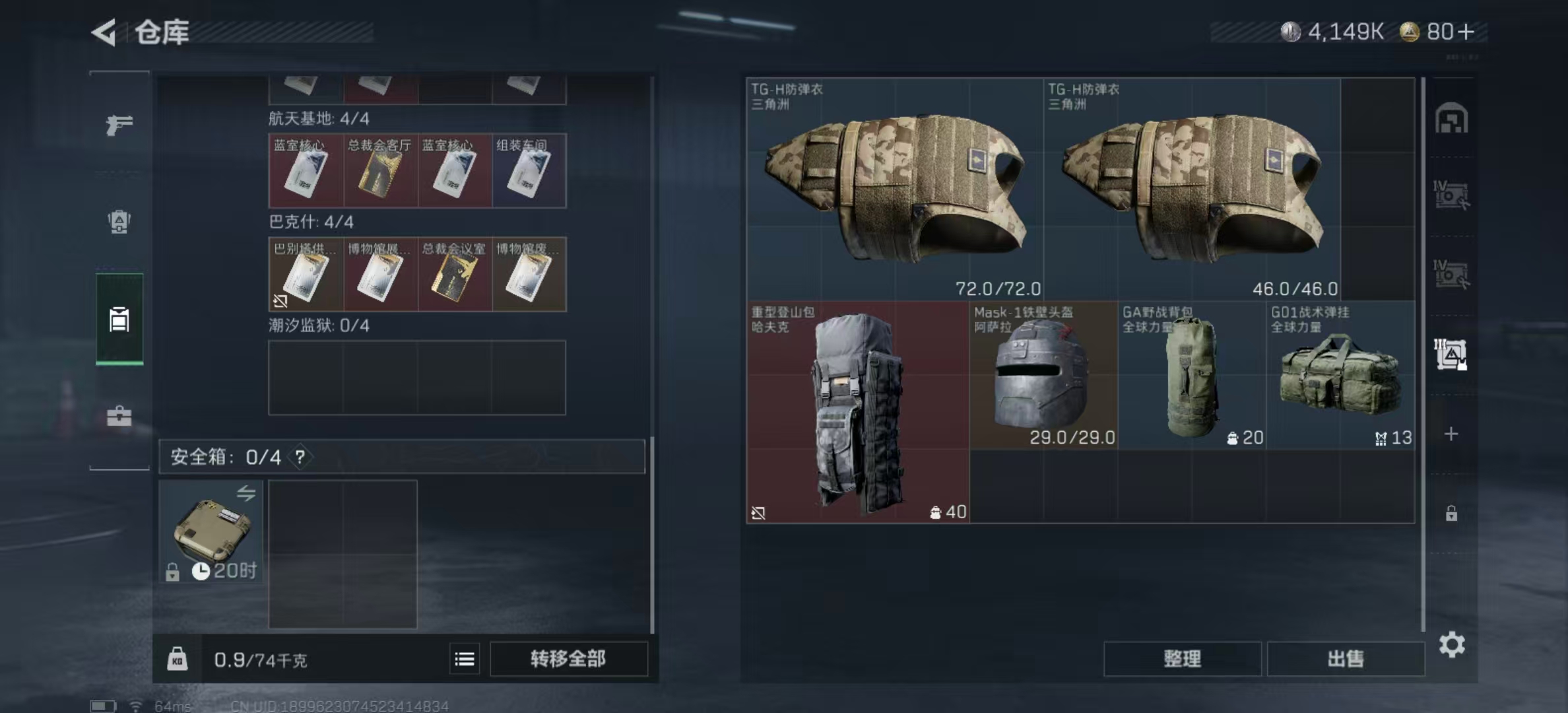Viewport: 1568px width, 713px height.
Task: Select the secure case with 20时 timer
Action: [211, 531]
